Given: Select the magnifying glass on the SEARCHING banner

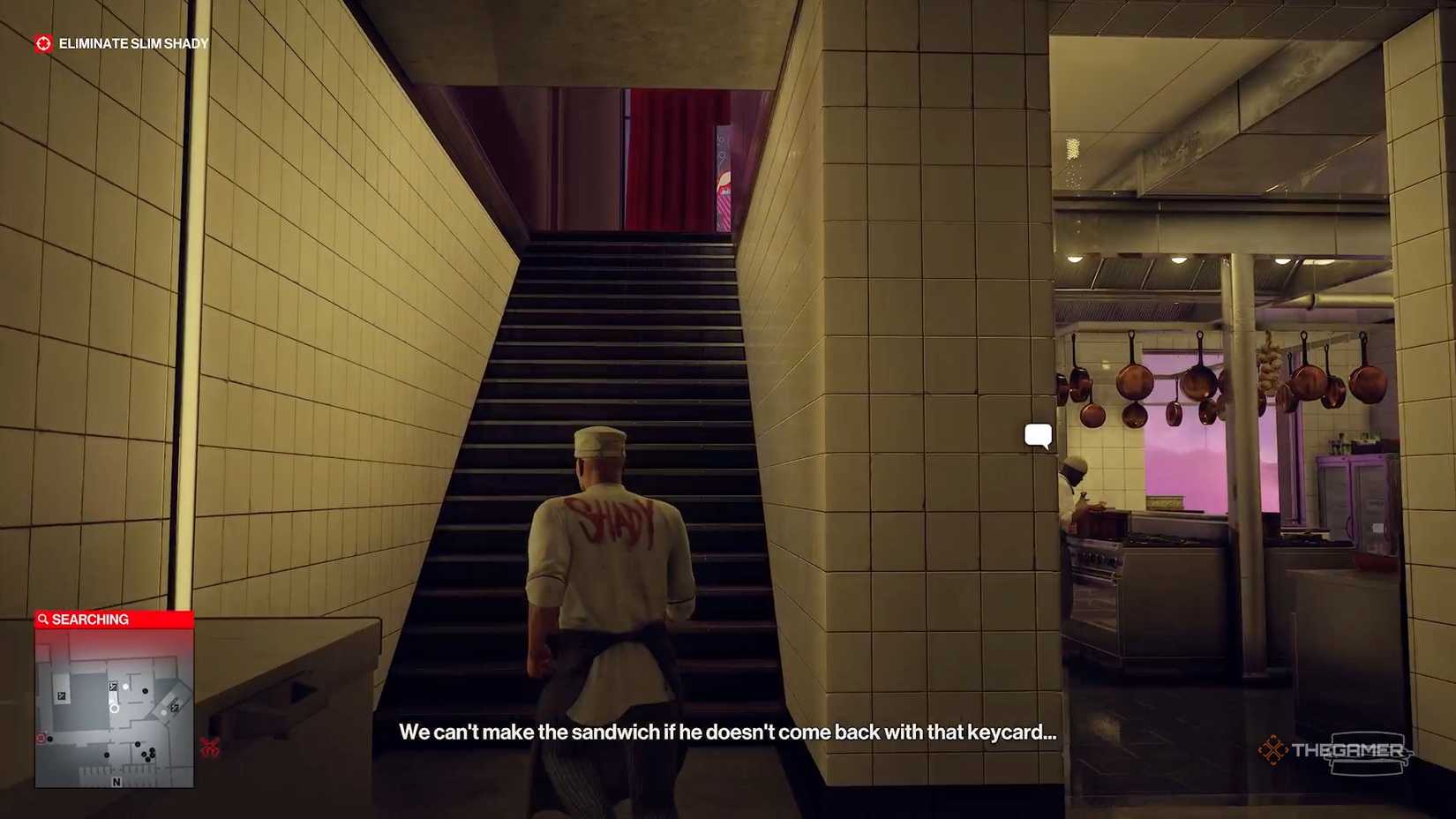Looking at the screenshot, I should [x=43, y=619].
